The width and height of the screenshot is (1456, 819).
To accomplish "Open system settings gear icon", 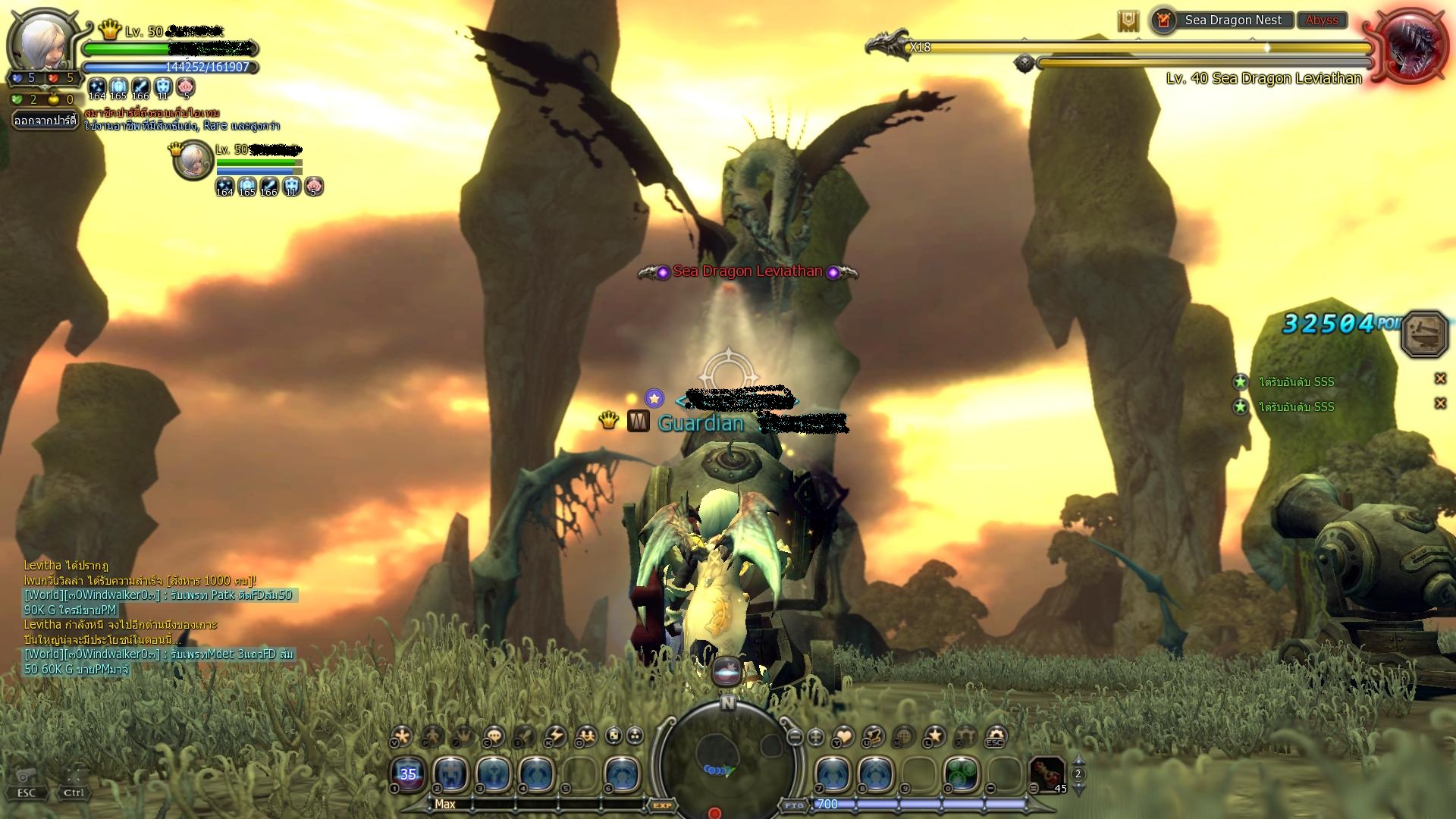I will tap(995, 736).
